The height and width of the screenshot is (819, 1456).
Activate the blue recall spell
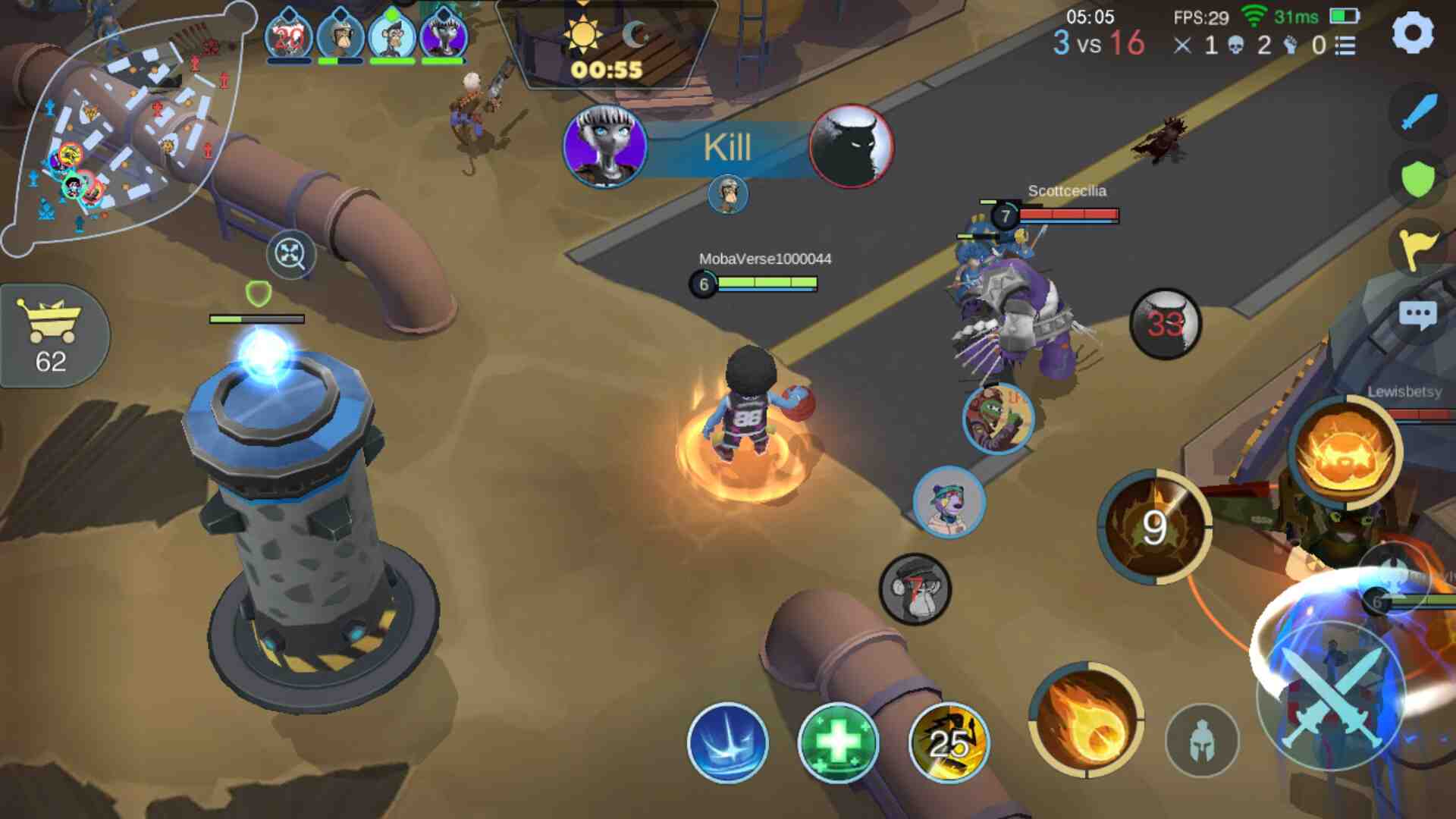pos(727,742)
